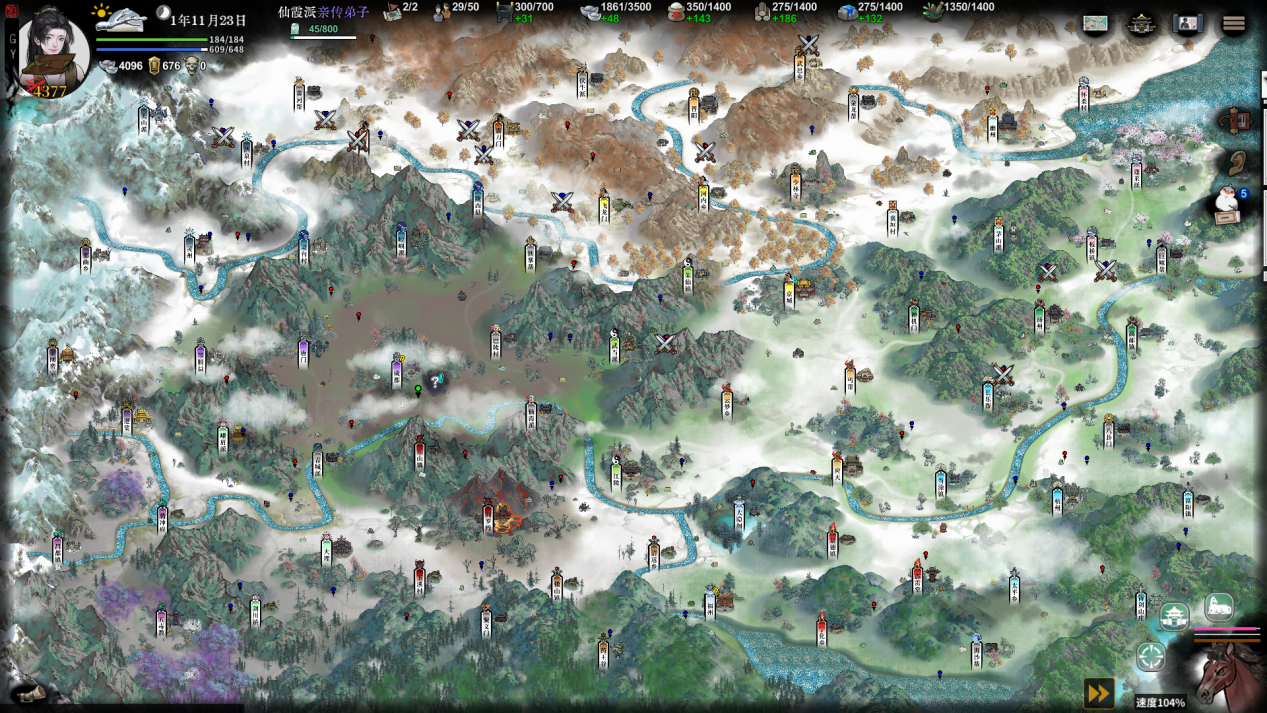Toggle the yellow fast-forward speed button
Viewport: 1267px width, 713px height.
click(x=1098, y=692)
